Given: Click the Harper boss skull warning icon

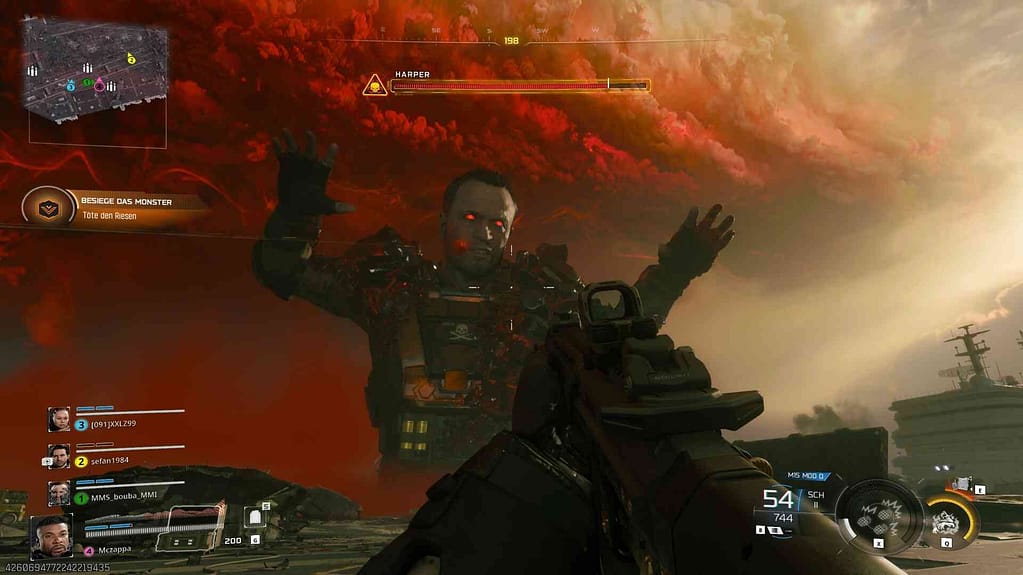Looking at the screenshot, I should coord(374,86).
